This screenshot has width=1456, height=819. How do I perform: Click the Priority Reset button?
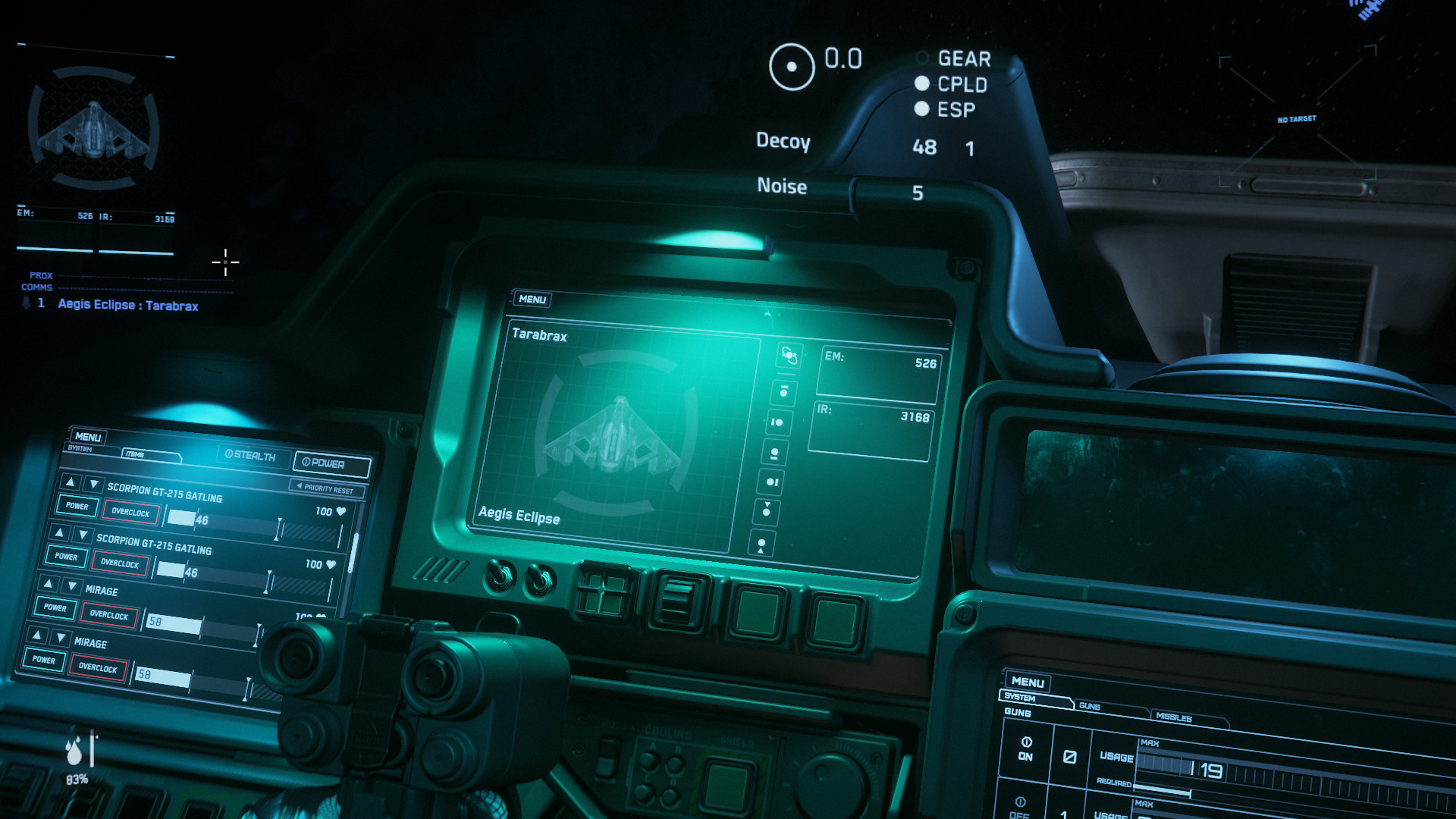point(326,488)
